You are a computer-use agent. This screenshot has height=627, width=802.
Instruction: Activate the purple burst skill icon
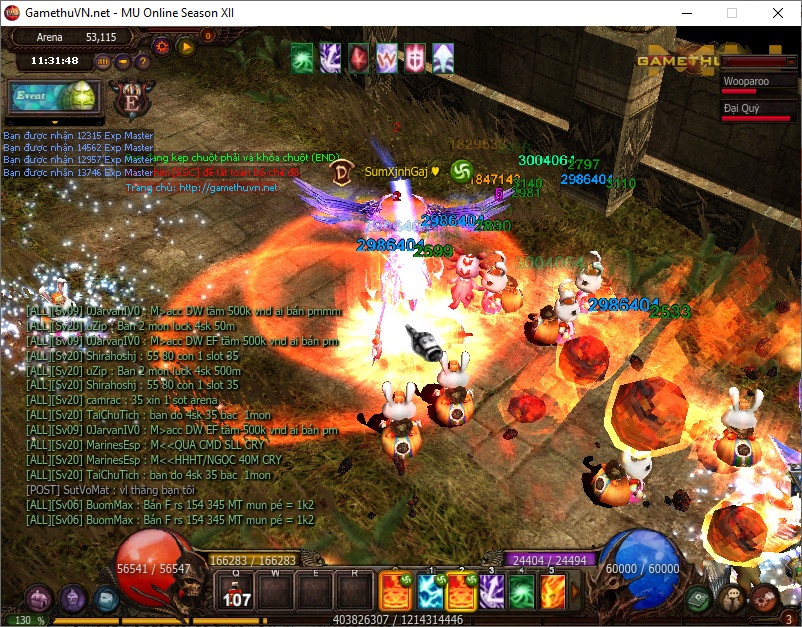pos(490,592)
